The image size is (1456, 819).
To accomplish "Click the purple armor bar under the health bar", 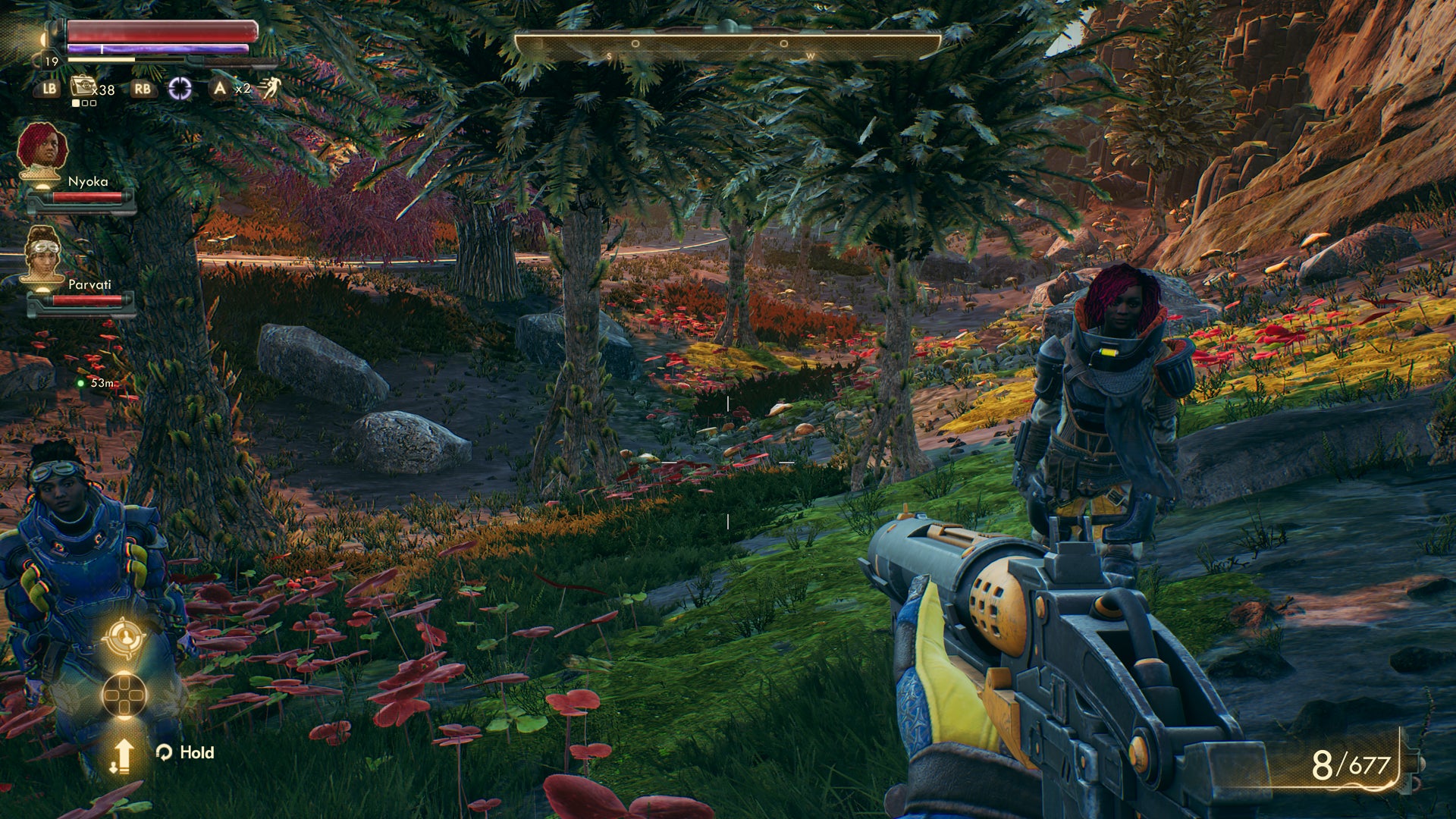I will point(155,48).
